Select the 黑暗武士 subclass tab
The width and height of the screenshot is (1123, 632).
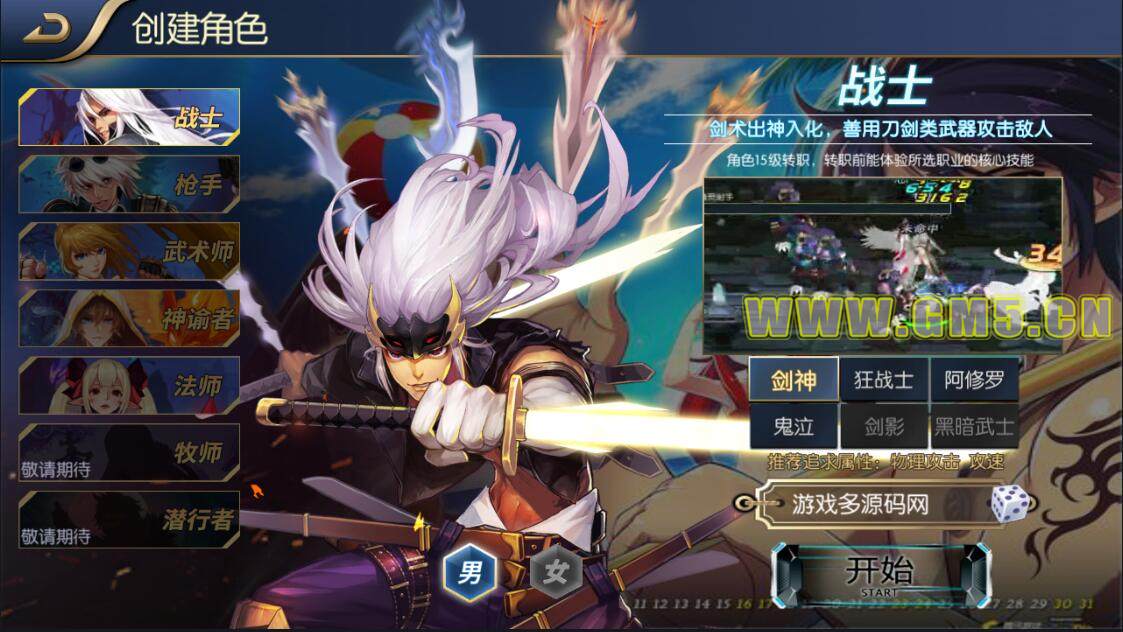974,427
